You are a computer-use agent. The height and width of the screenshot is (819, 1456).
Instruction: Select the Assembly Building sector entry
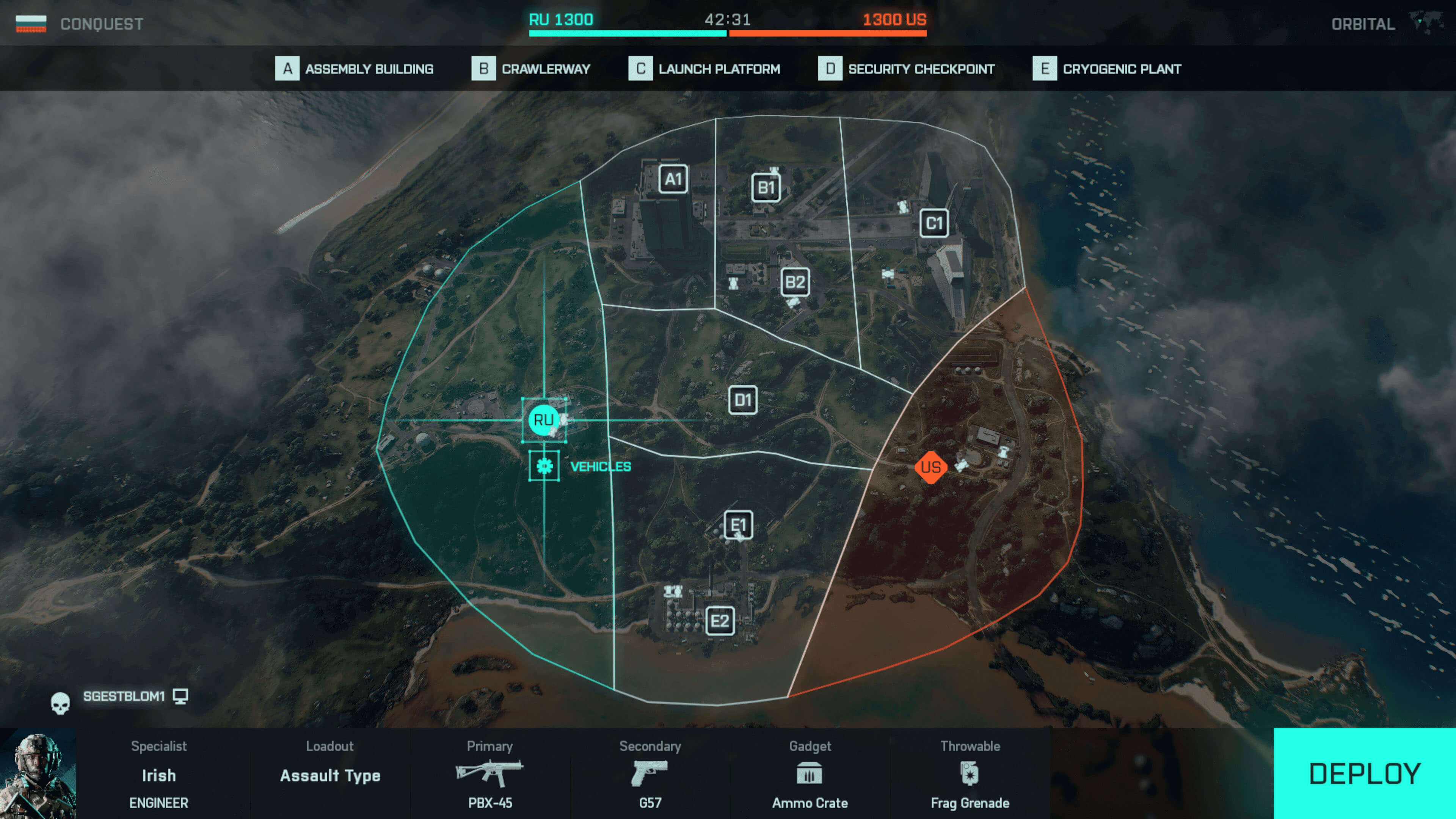(x=355, y=69)
